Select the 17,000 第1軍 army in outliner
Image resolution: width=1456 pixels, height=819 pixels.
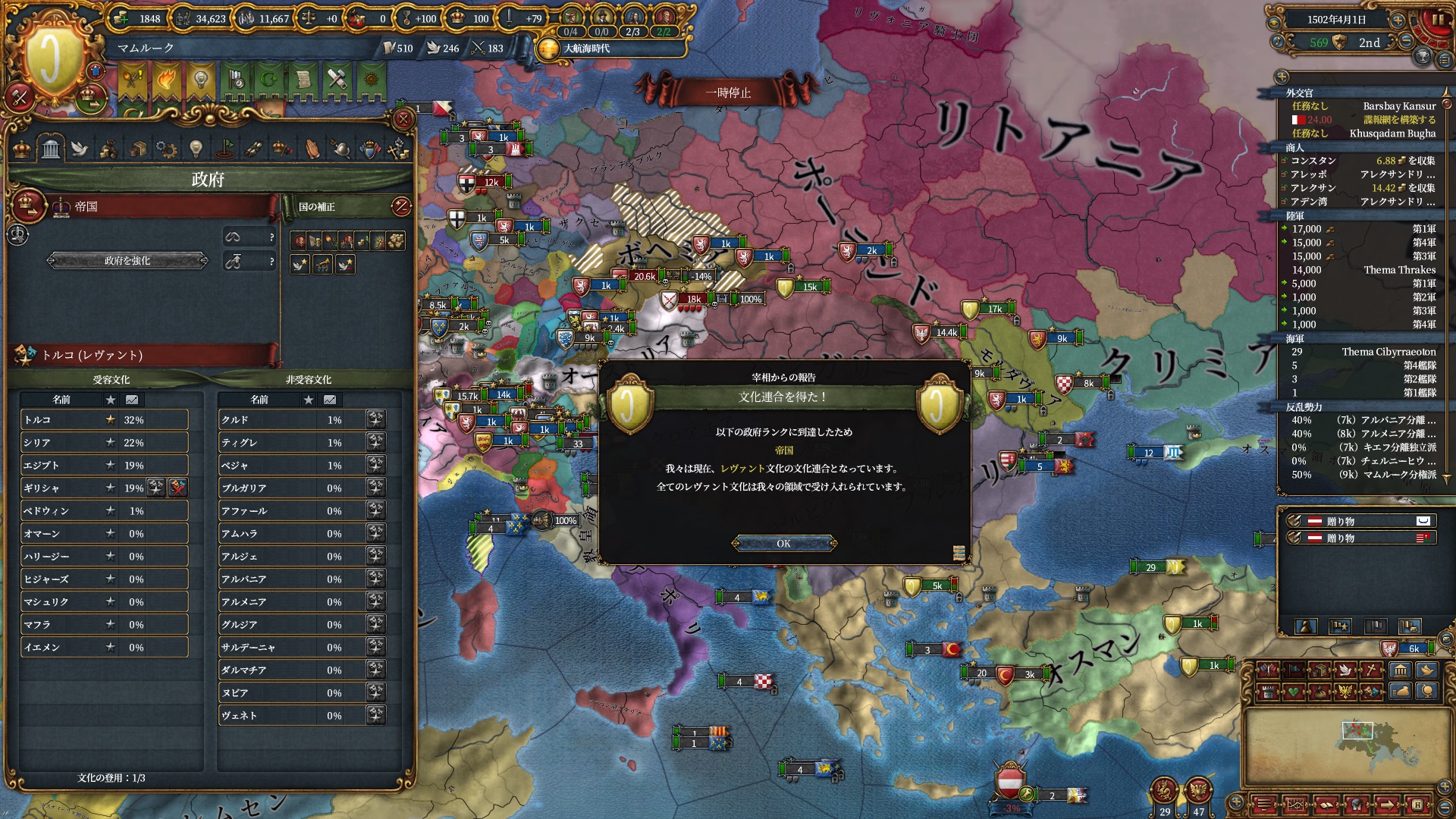[1357, 229]
